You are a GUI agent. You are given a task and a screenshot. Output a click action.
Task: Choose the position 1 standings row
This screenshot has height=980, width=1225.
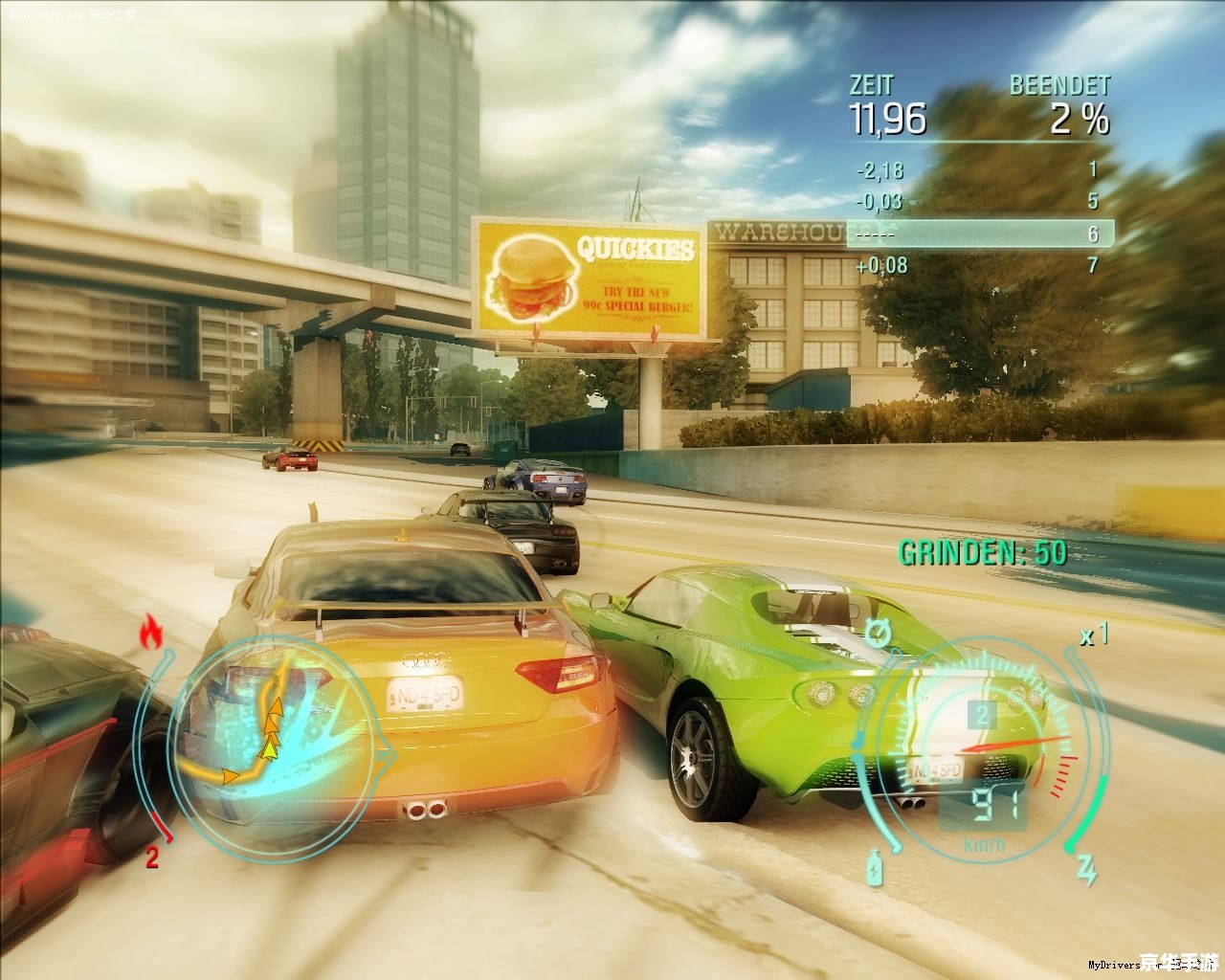tap(978, 171)
